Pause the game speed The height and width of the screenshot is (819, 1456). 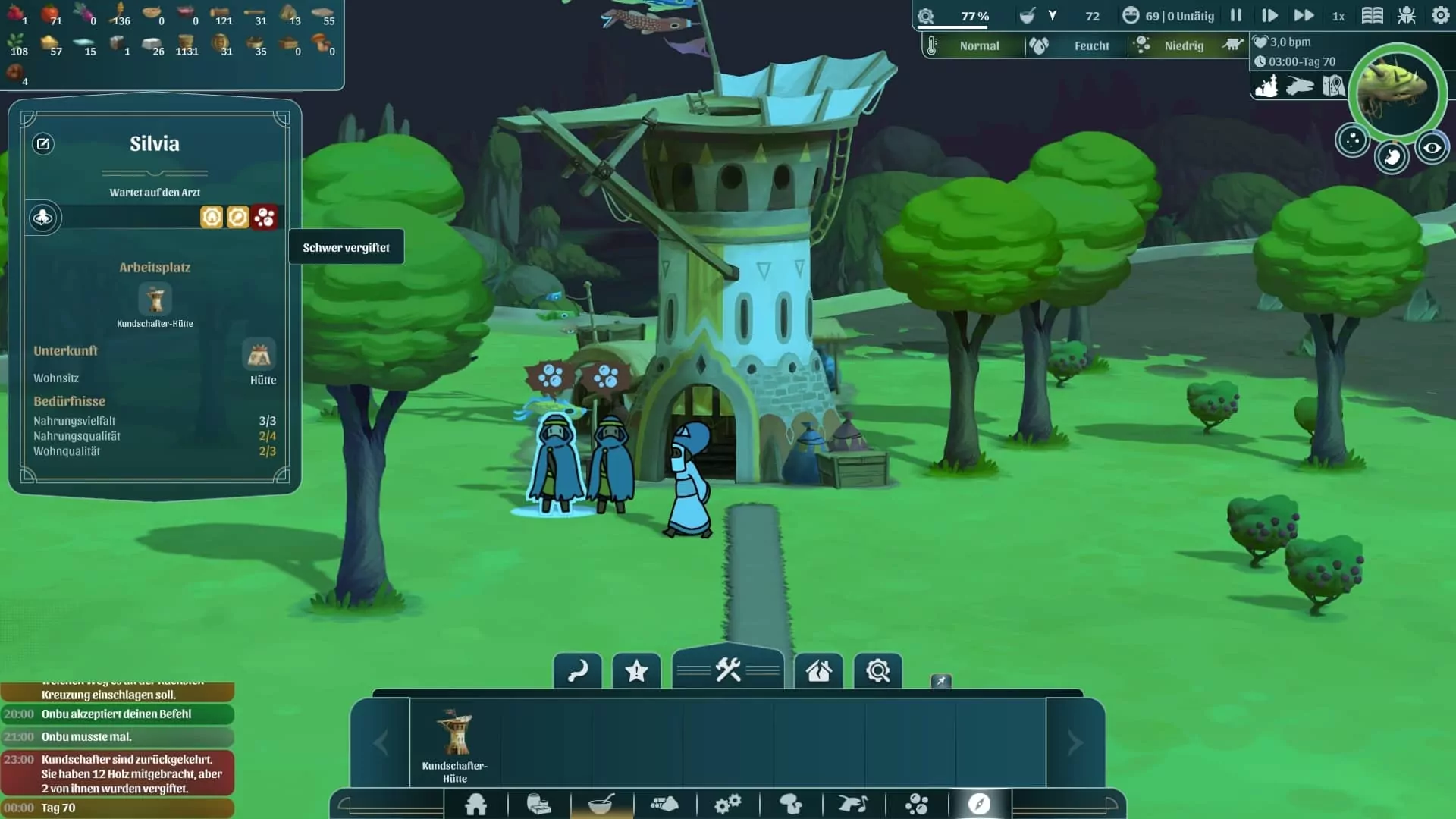click(x=1236, y=16)
